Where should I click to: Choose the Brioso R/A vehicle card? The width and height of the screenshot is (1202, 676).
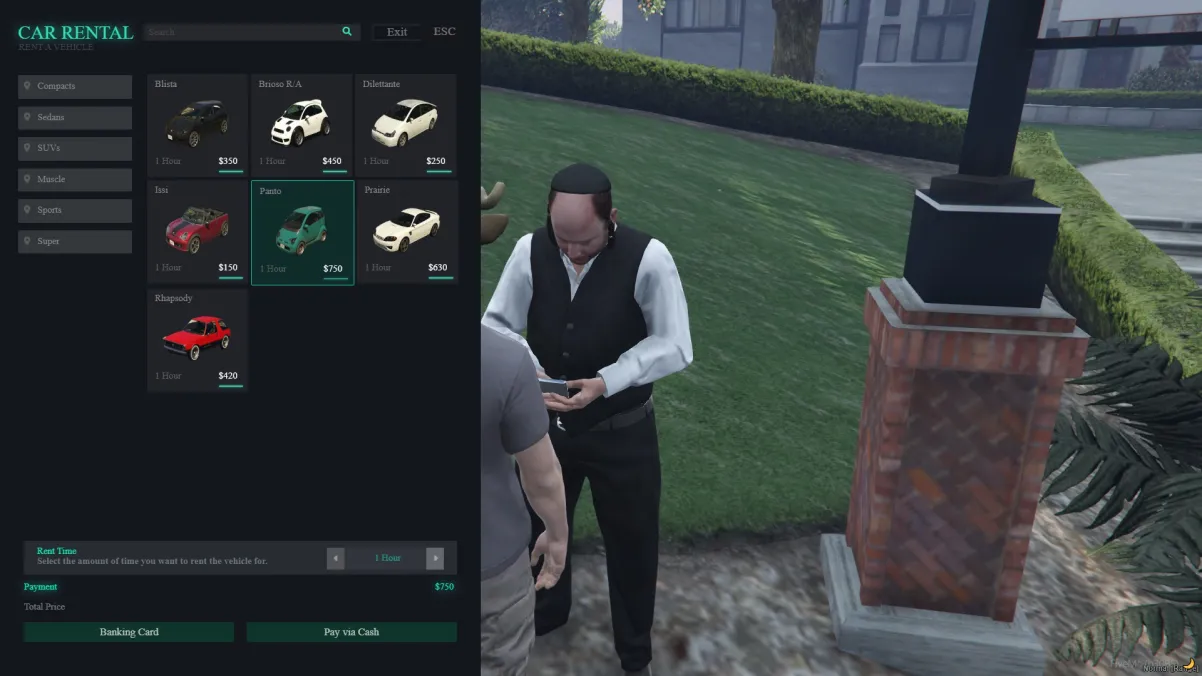[301, 124]
